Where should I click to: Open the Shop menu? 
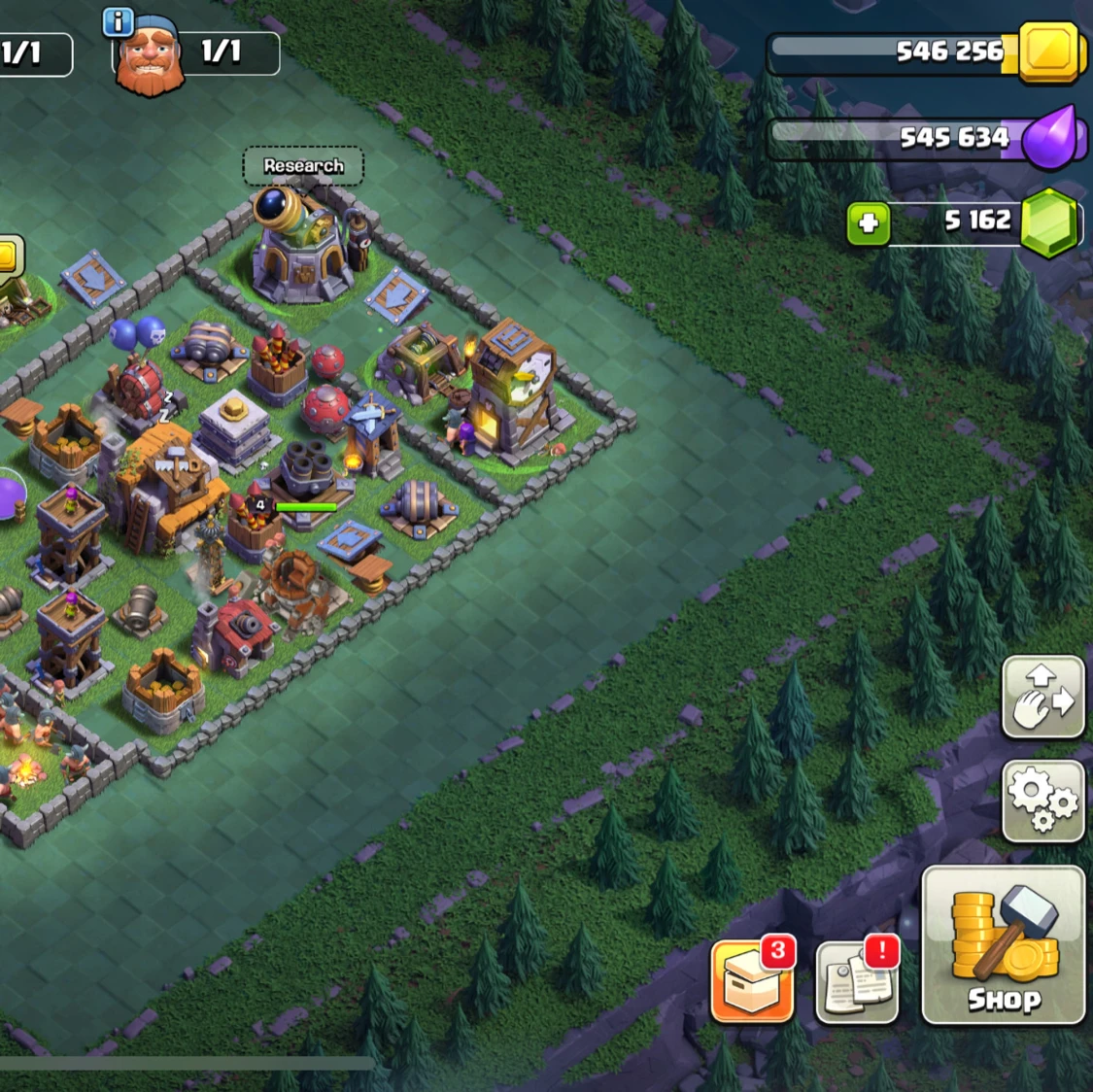(x=1003, y=945)
